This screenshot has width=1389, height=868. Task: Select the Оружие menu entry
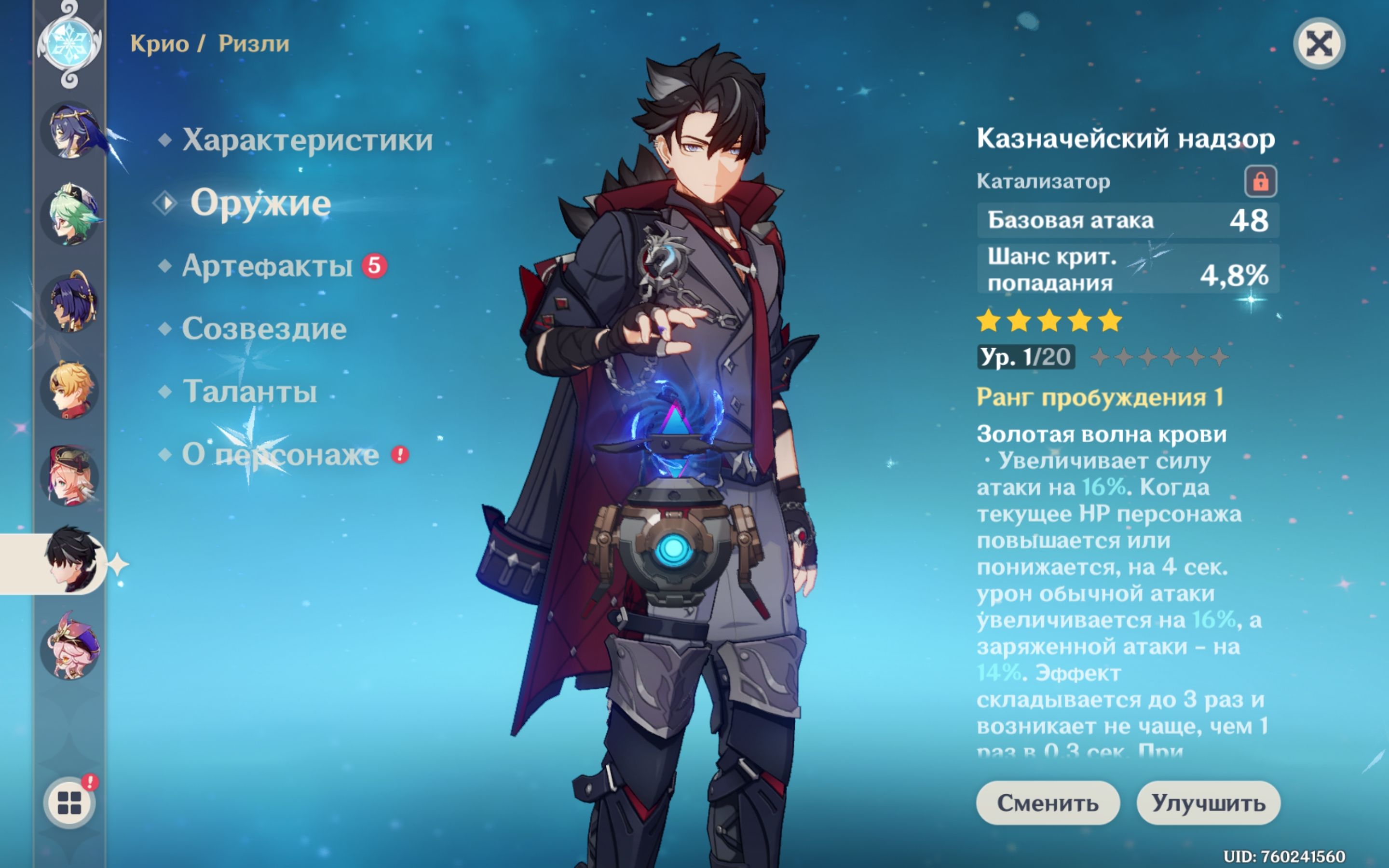click(x=260, y=203)
